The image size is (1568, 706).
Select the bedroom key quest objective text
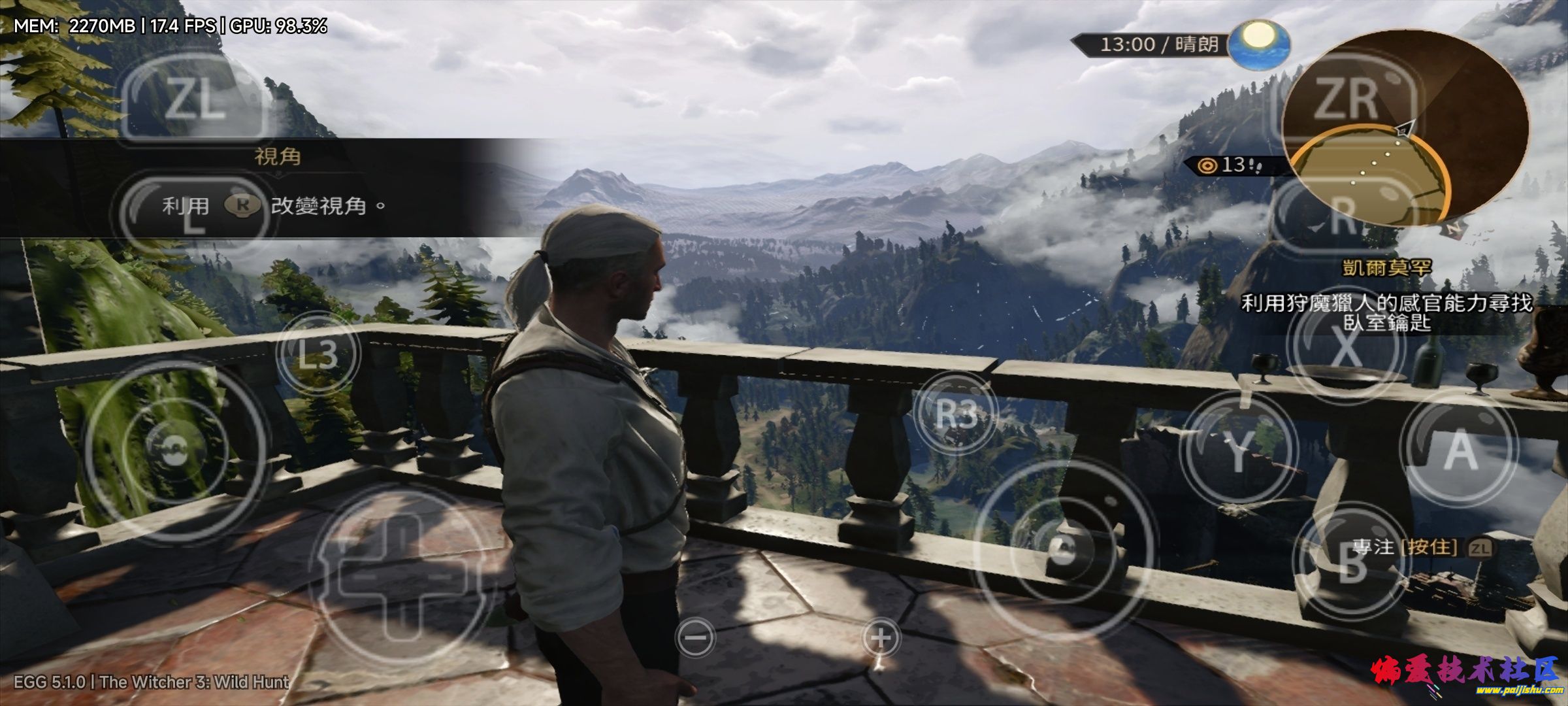point(1386,312)
